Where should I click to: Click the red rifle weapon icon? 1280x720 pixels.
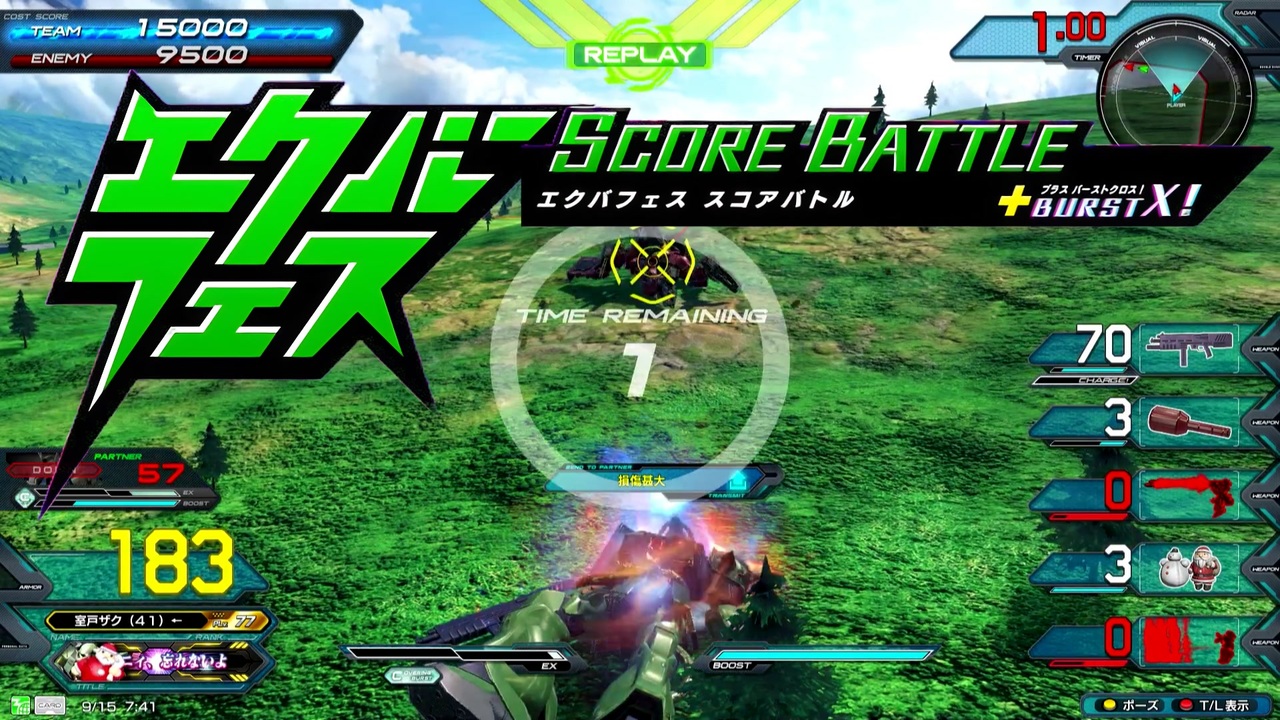click(x=1190, y=492)
